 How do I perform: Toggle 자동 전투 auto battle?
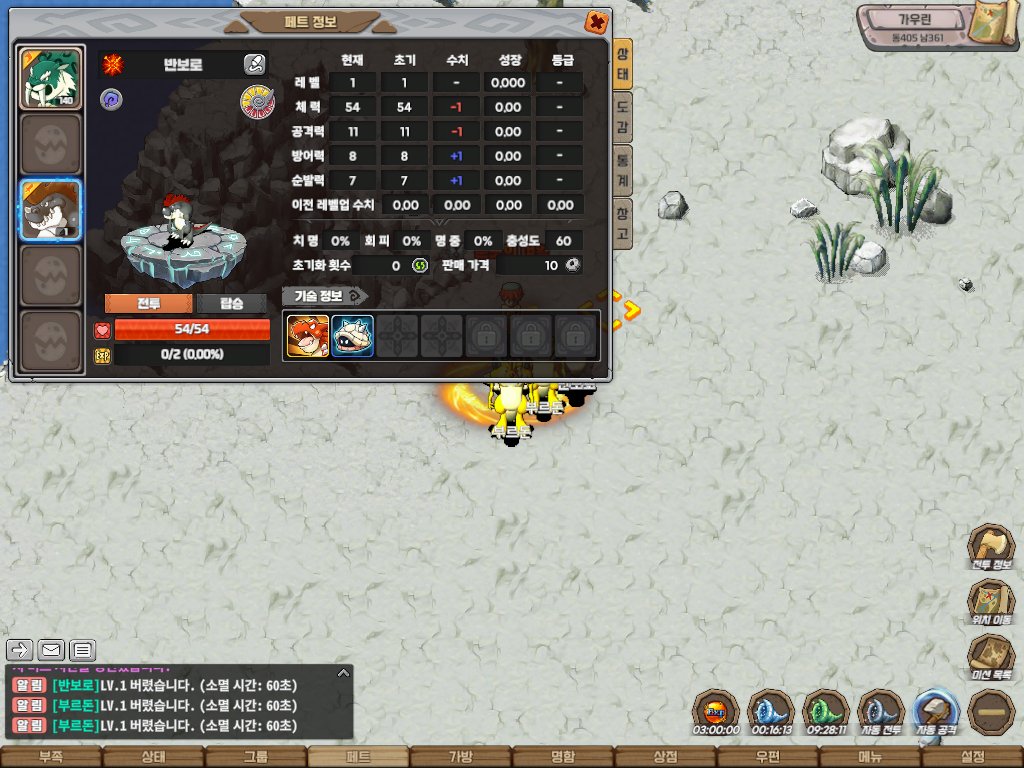click(x=879, y=711)
